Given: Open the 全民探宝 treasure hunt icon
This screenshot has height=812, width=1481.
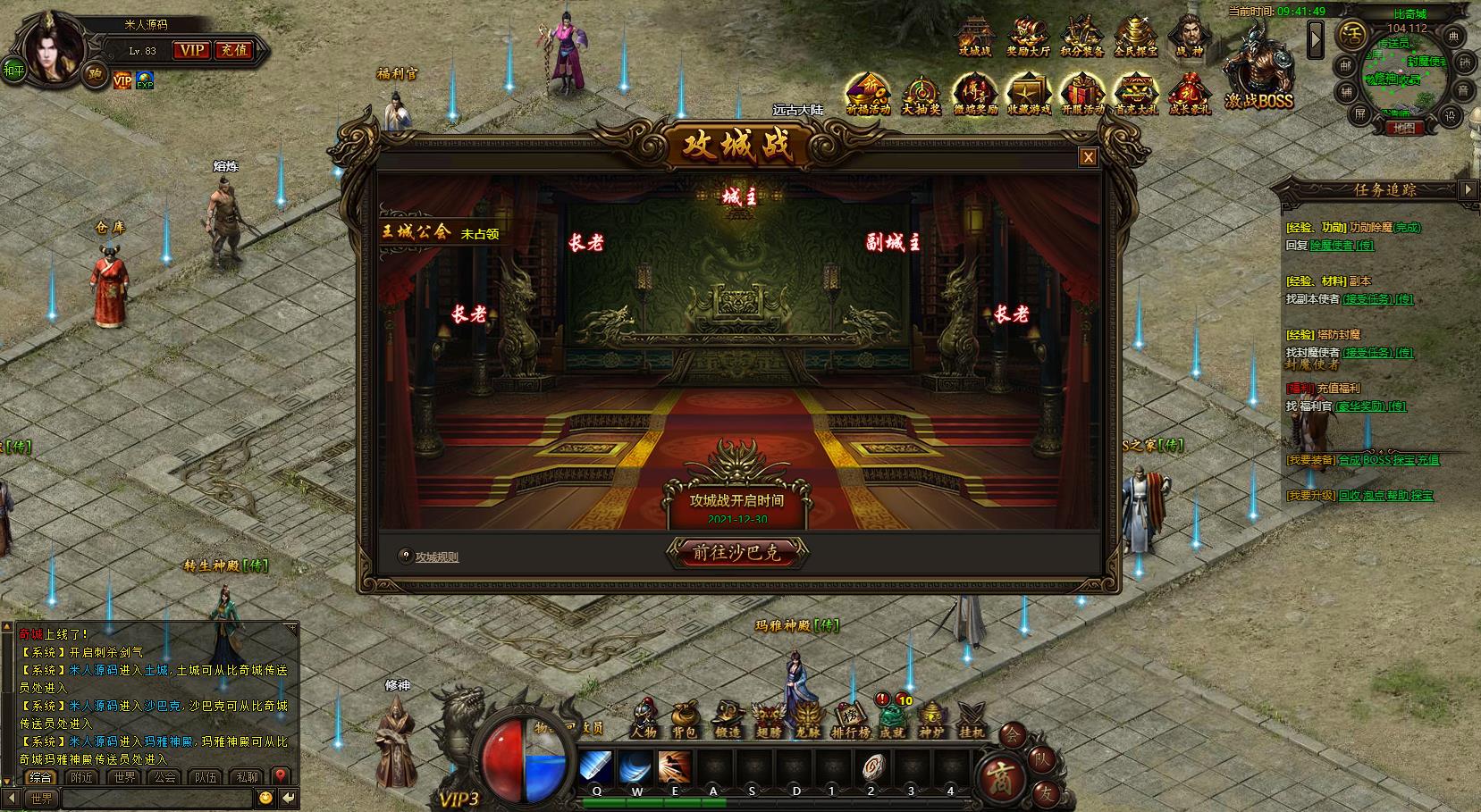Looking at the screenshot, I should [1135, 37].
